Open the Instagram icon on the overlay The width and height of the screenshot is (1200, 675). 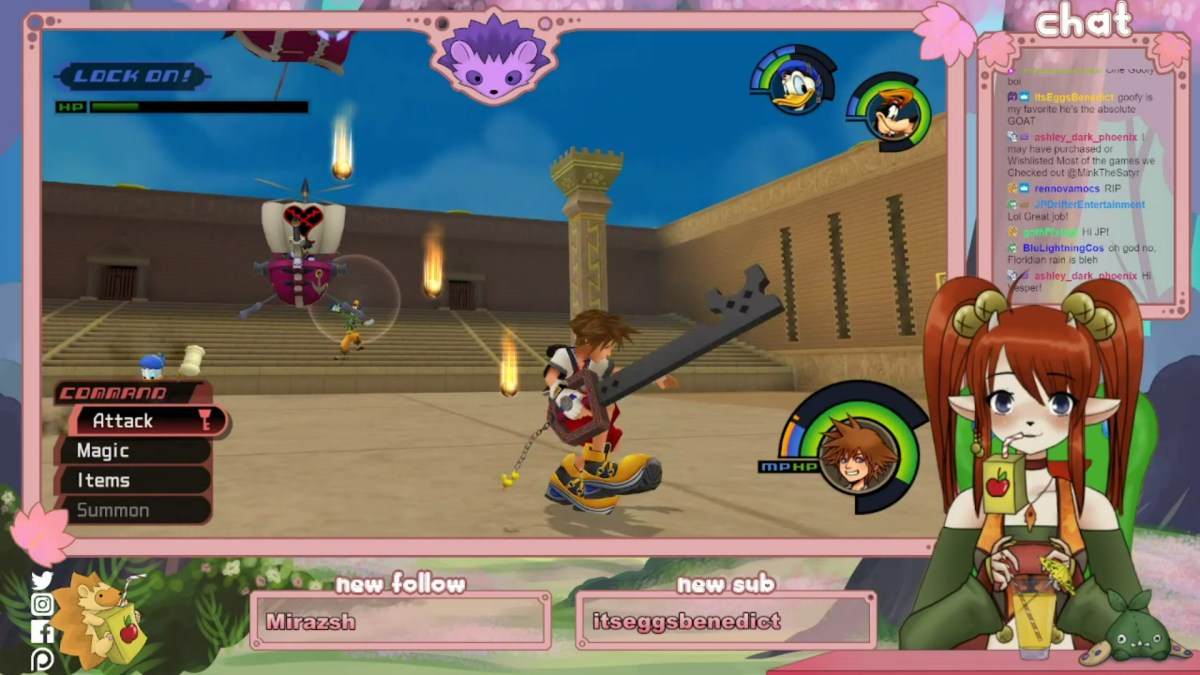(41, 605)
